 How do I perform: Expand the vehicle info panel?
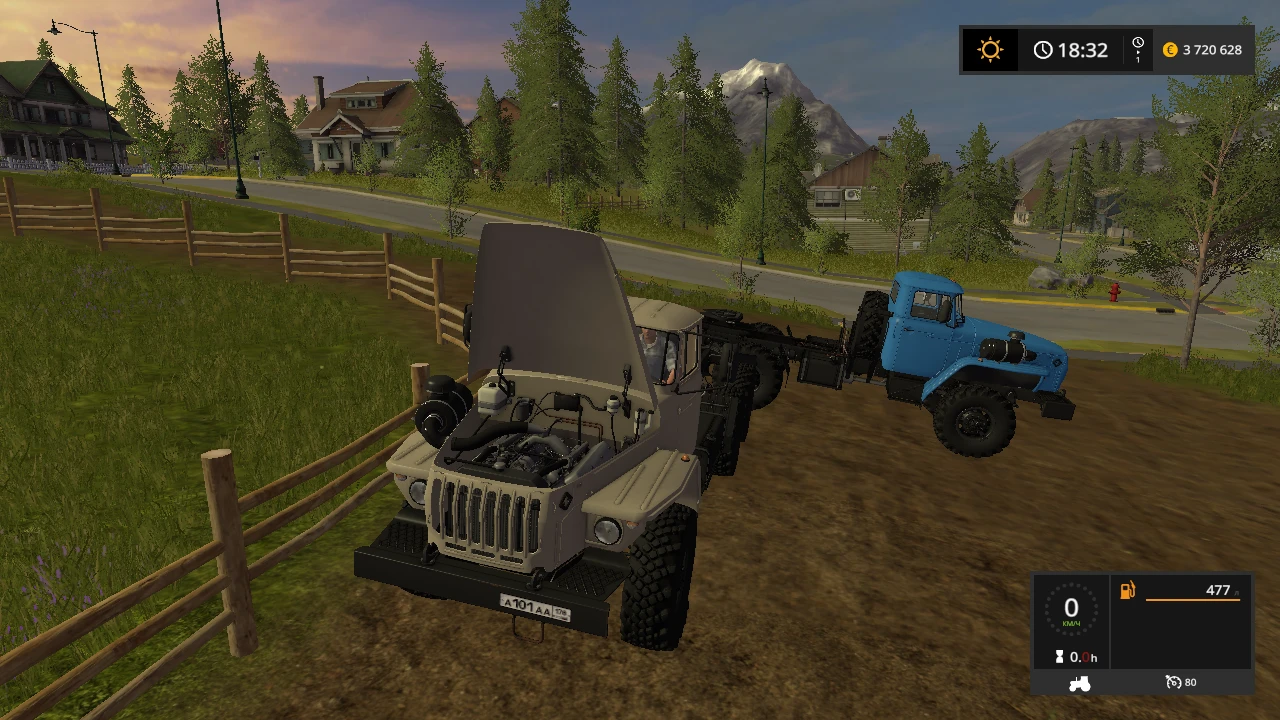coord(1143,630)
